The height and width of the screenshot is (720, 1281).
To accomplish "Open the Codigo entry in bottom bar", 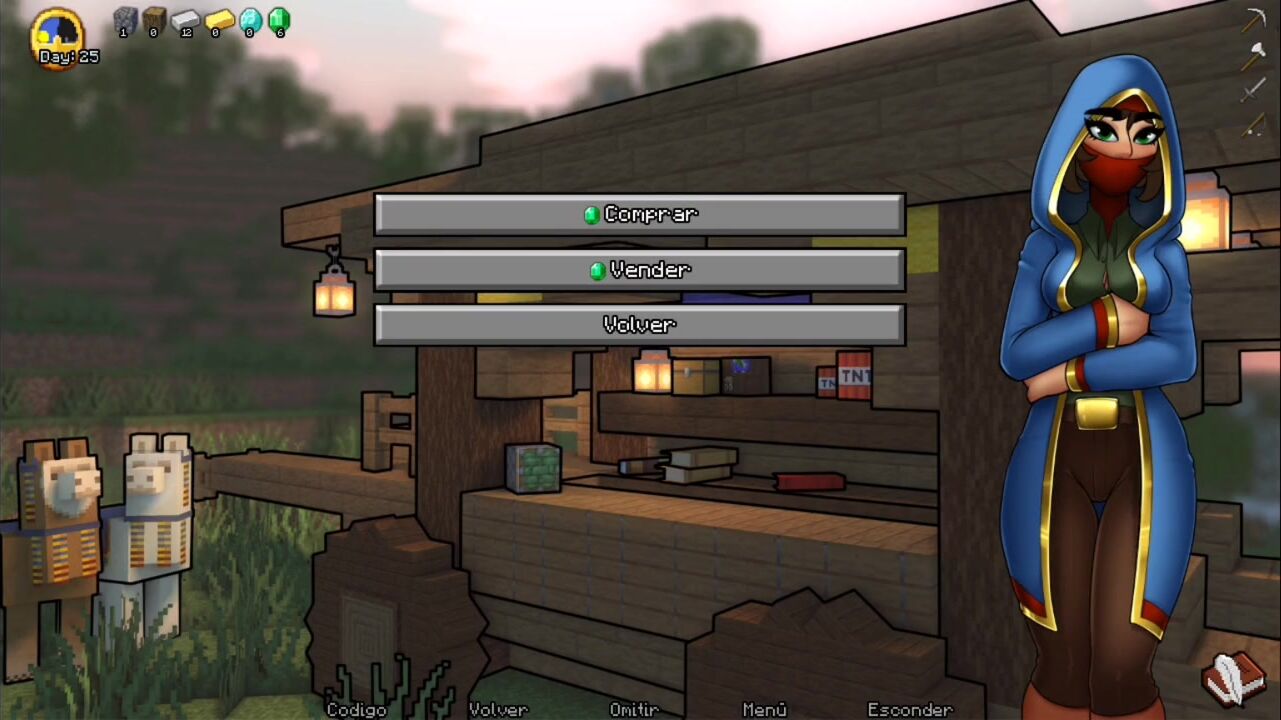I will pyautogui.click(x=356, y=709).
